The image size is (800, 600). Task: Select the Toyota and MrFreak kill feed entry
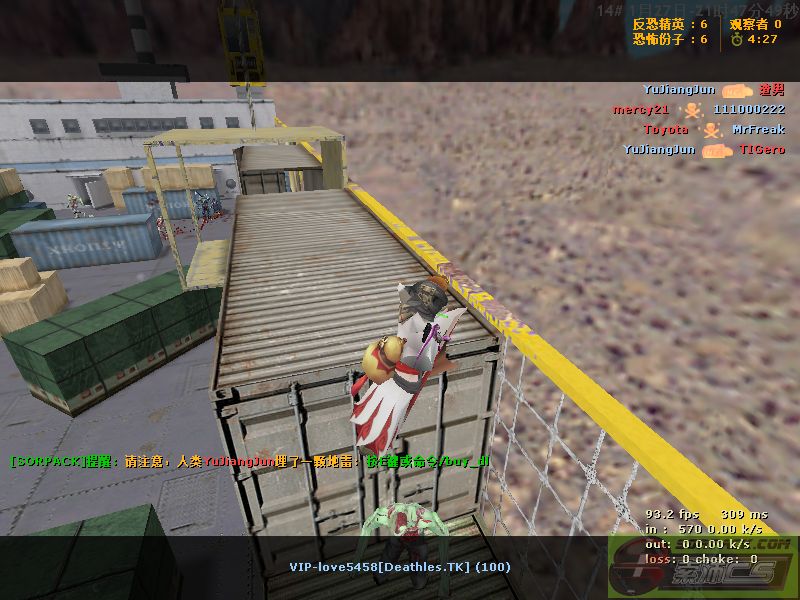713,130
